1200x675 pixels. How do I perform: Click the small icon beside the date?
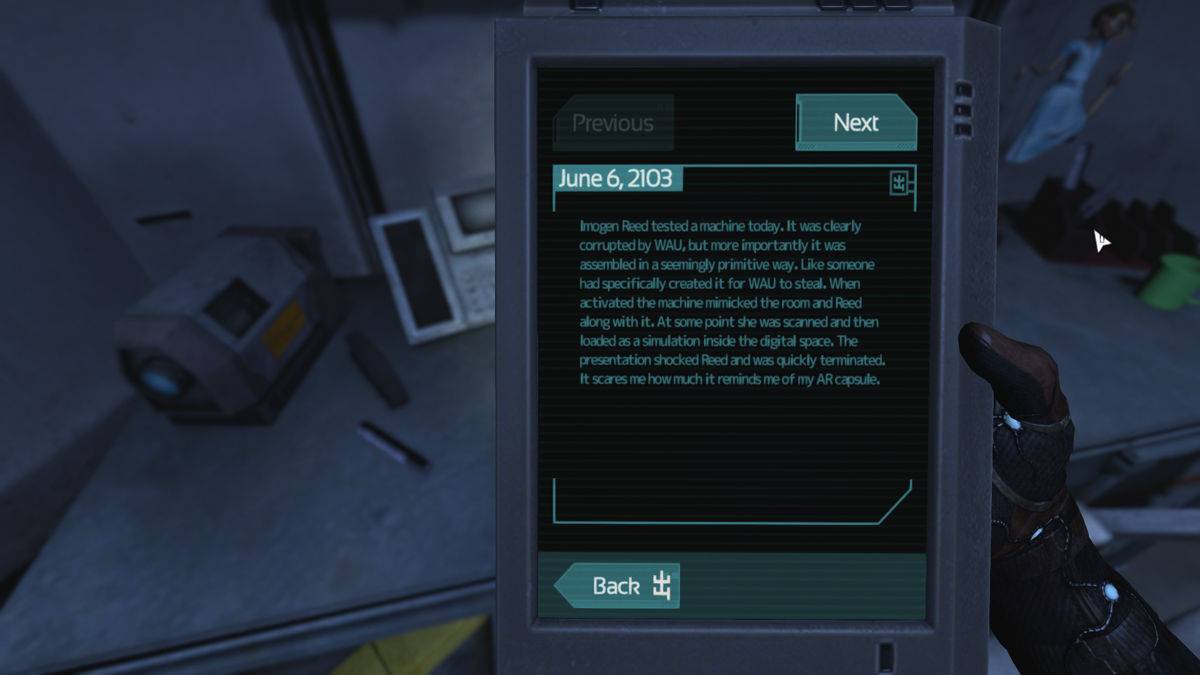pos(900,183)
